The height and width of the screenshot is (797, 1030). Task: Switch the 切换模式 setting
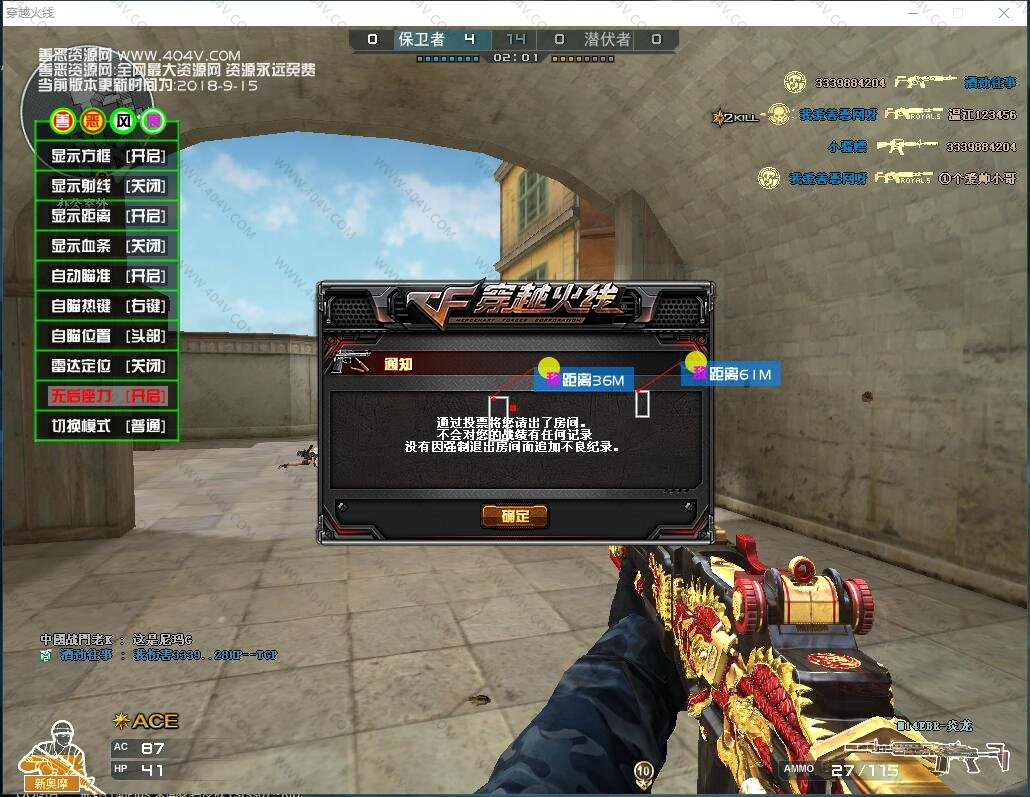[107, 426]
